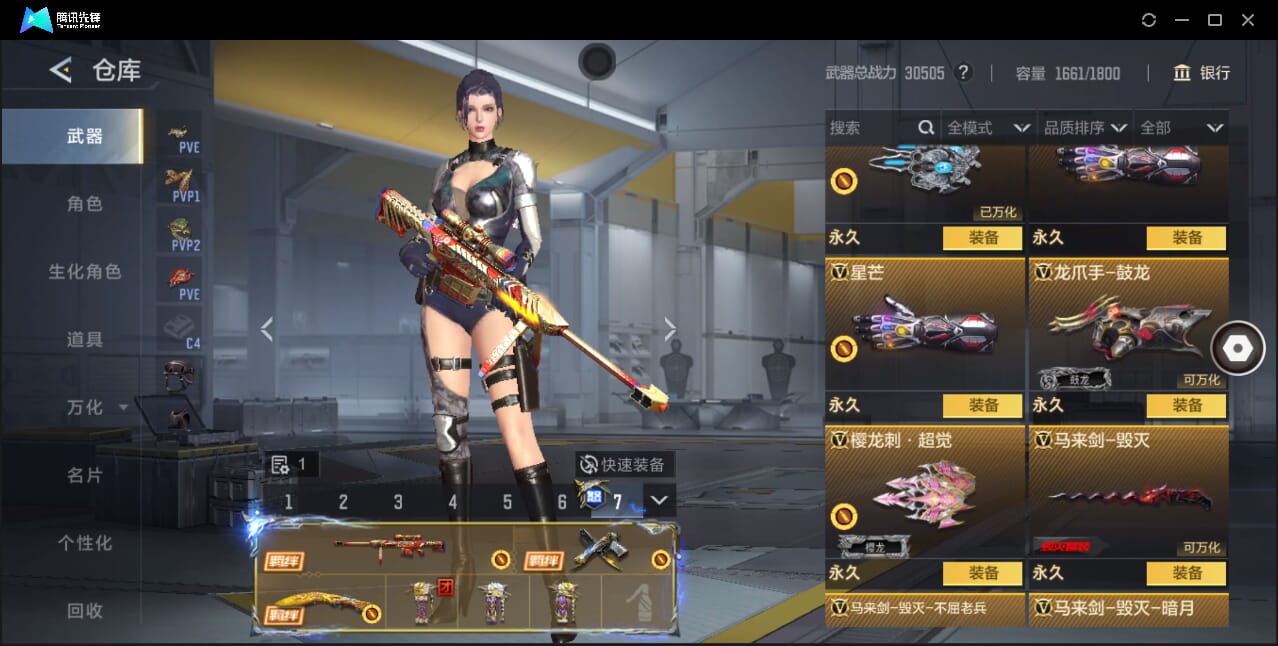Select the 道具 category
This screenshot has height=646, width=1278.
pyautogui.click(x=85, y=340)
